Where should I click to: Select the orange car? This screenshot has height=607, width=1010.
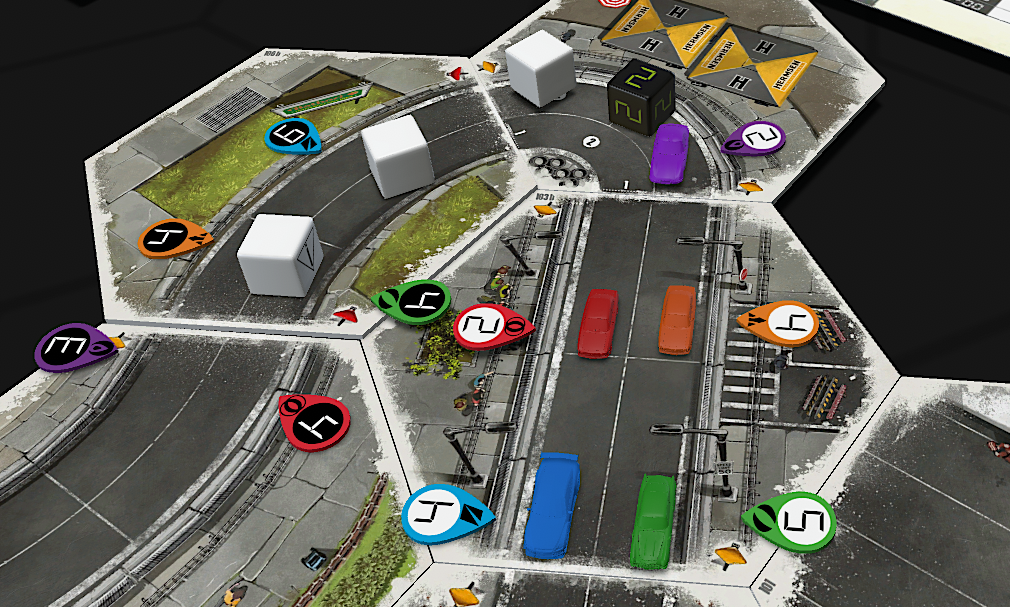coord(677,319)
